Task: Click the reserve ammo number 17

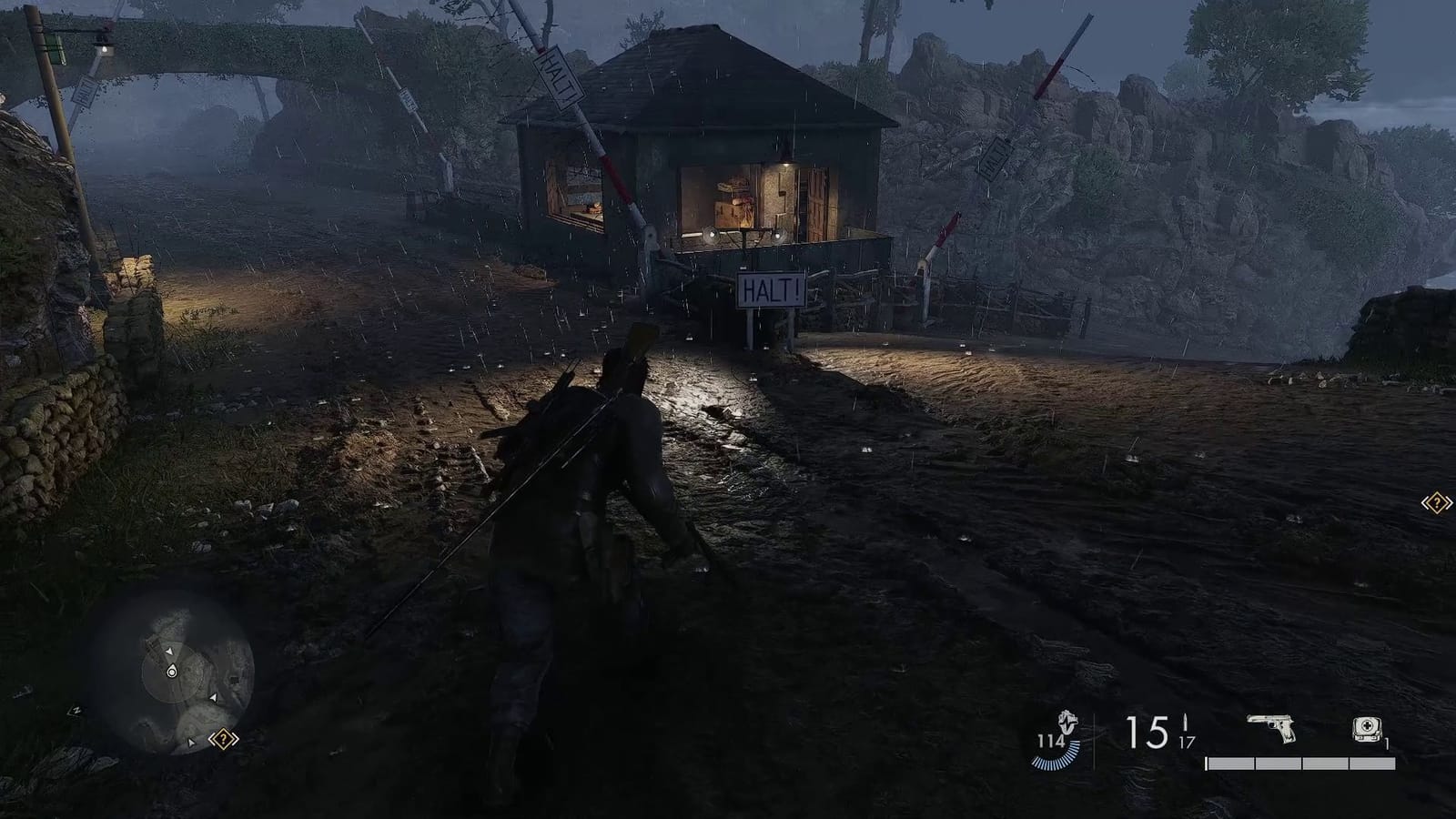Action: point(1186,742)
